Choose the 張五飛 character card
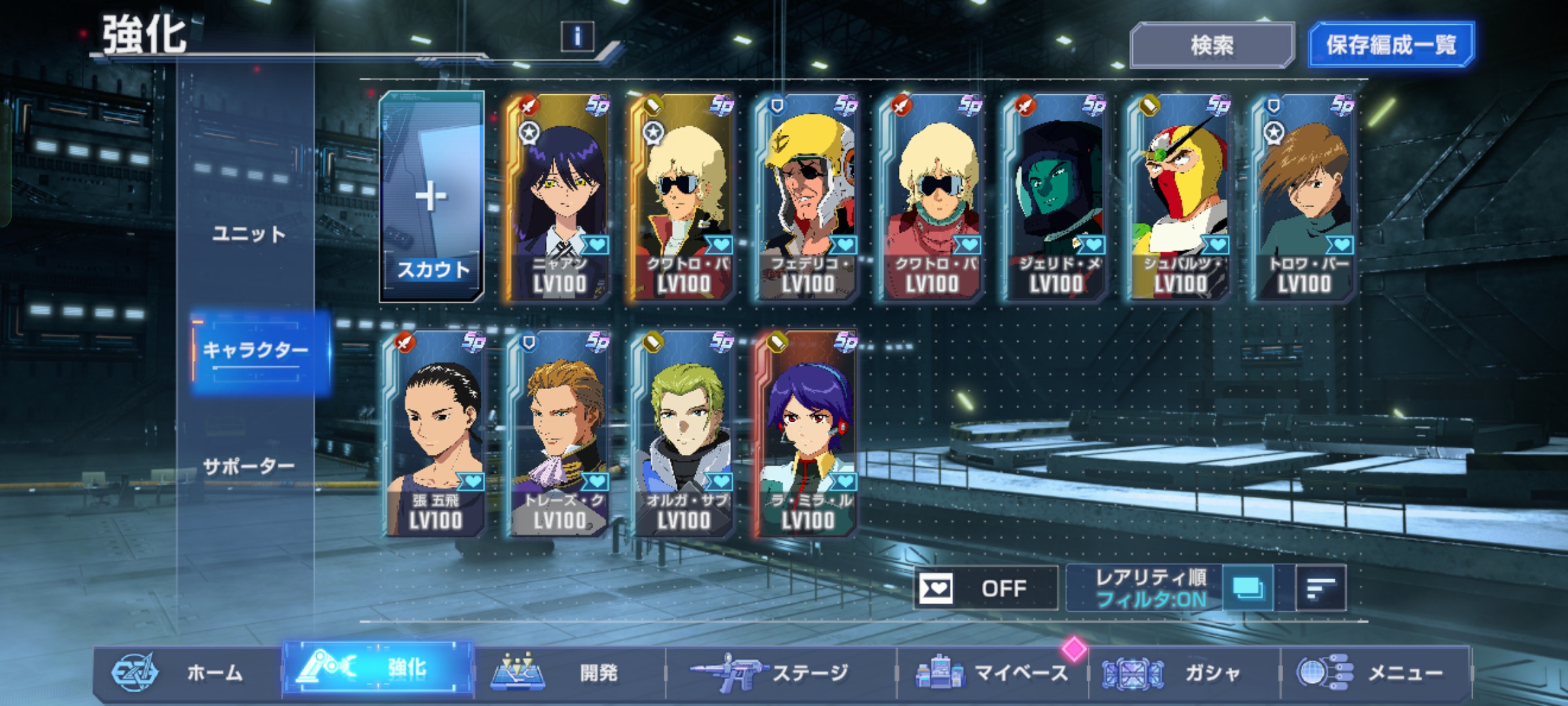Screen dimensions: 1568x706 pos(434,434)
